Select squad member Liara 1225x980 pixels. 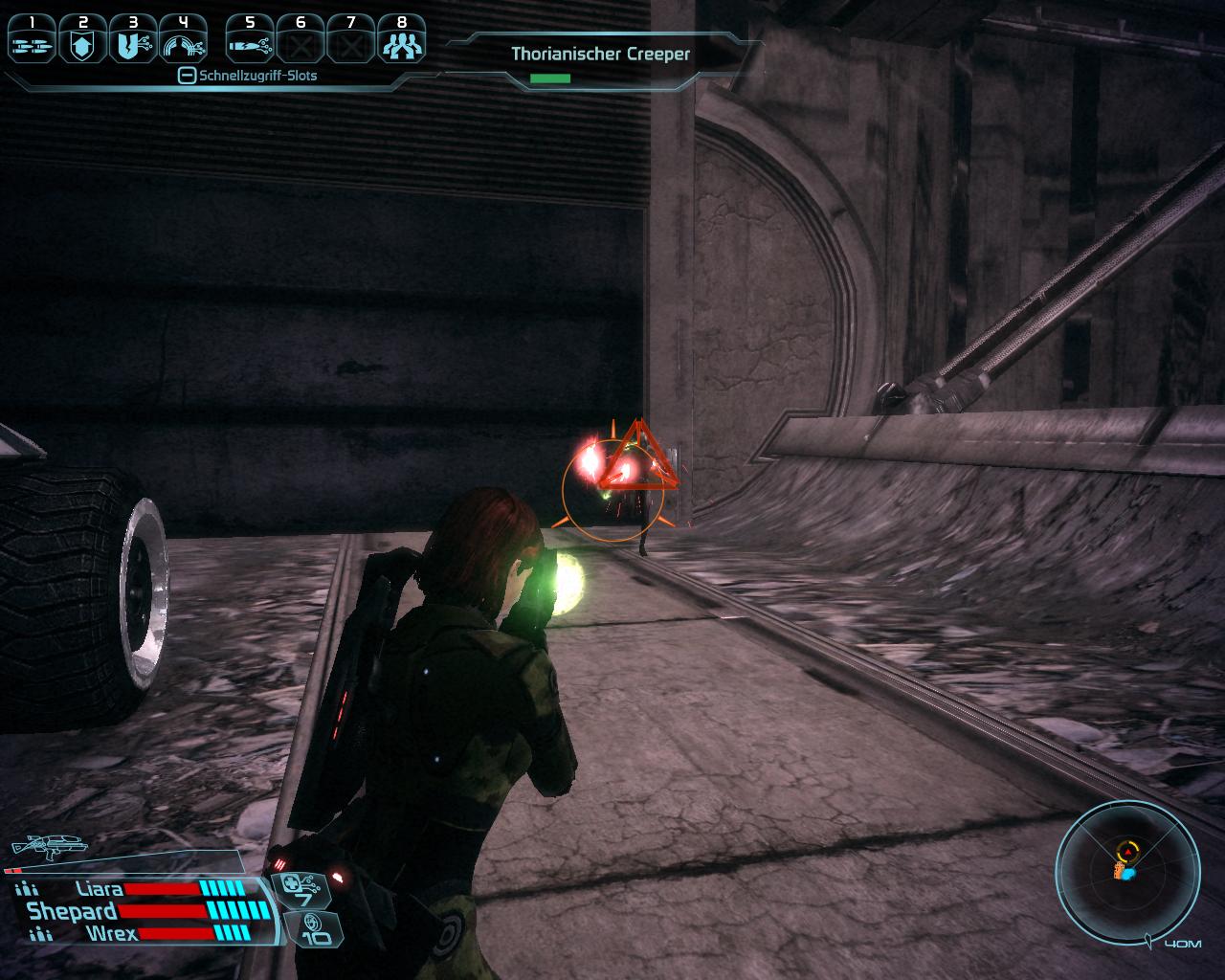100,889
